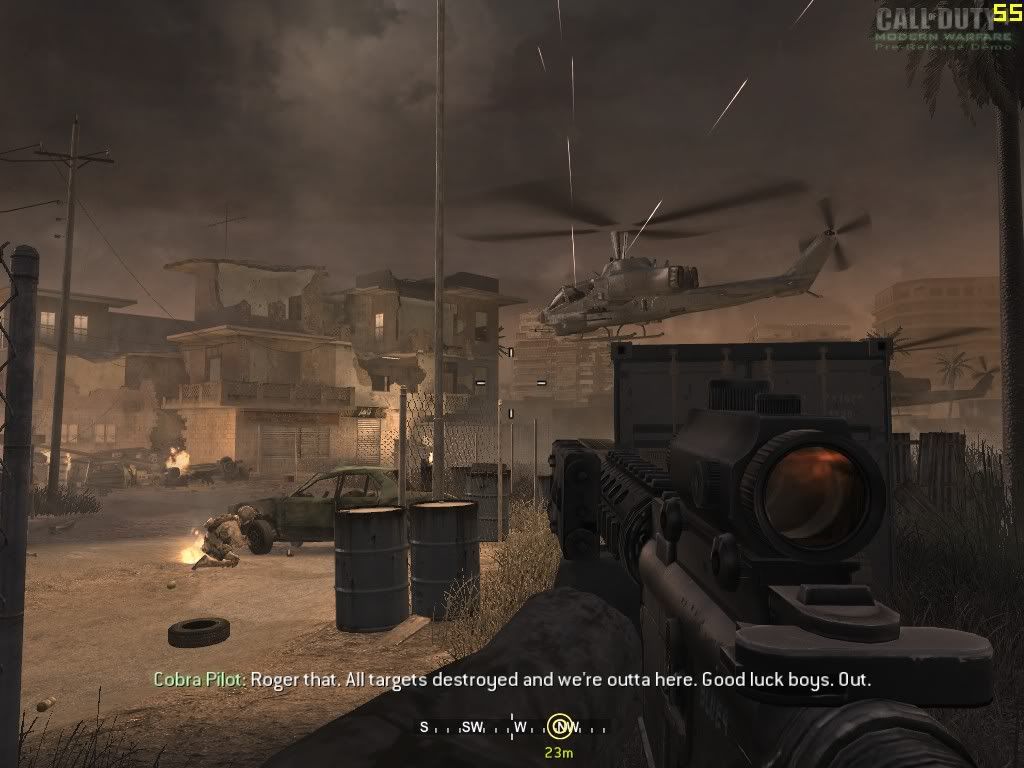This screenshot has width=1024, height=768.
Task: Click the yellow objective marker on the compass
Action: 560,726
